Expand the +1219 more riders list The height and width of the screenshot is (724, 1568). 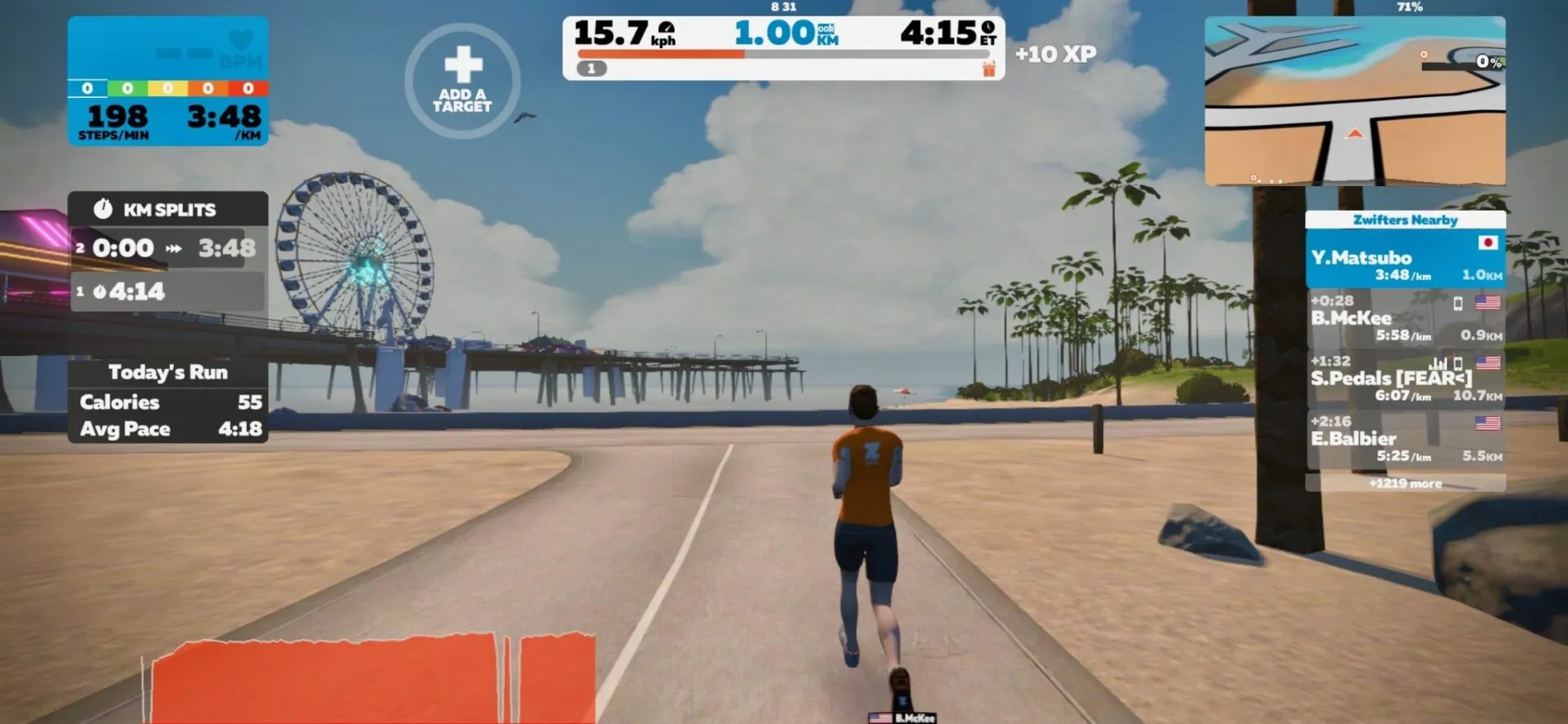pyautogui.click(x=1405, y=483)
